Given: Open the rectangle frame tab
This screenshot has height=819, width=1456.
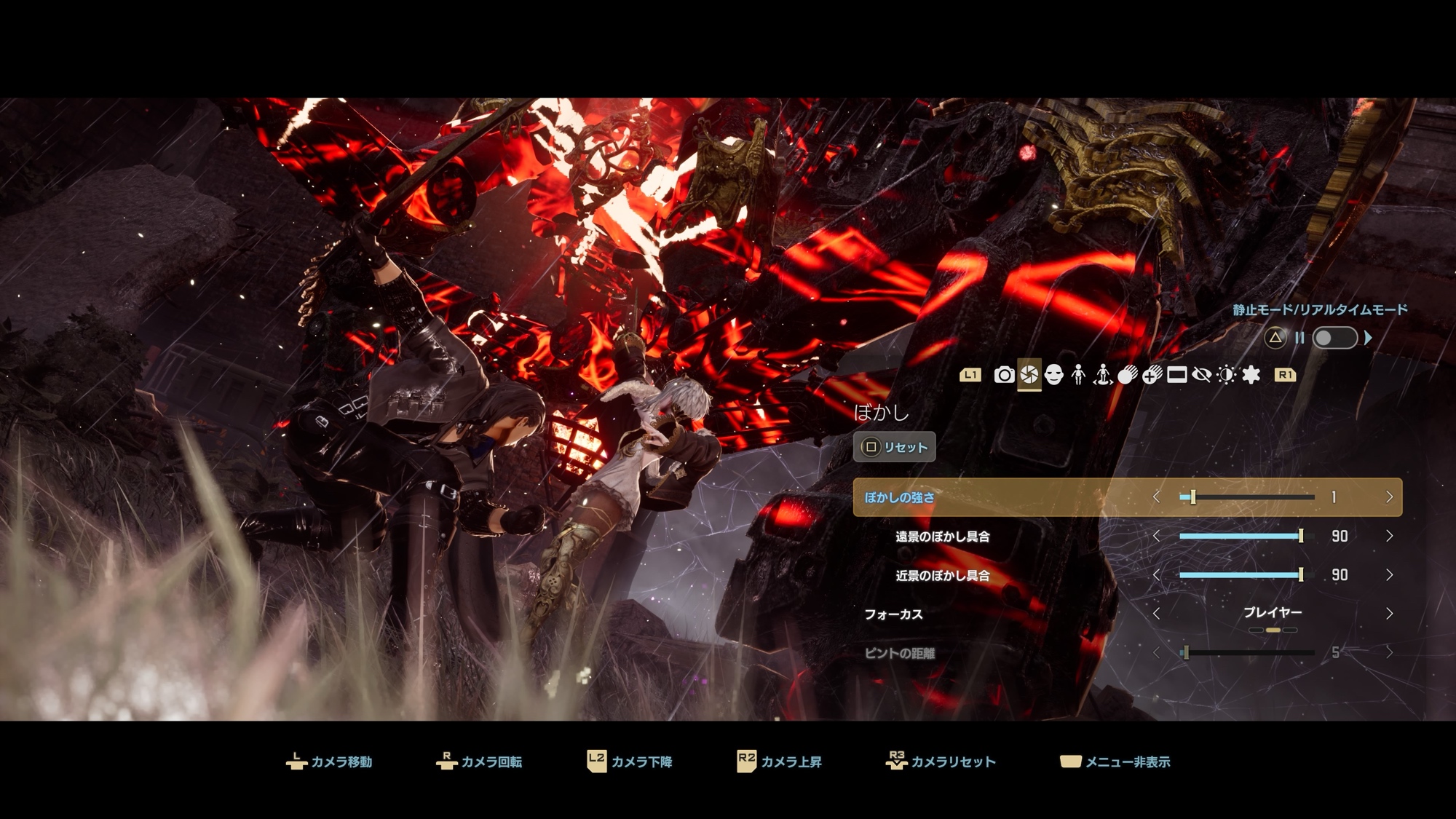Looking at the screenshot, I should pos(1176,375).
